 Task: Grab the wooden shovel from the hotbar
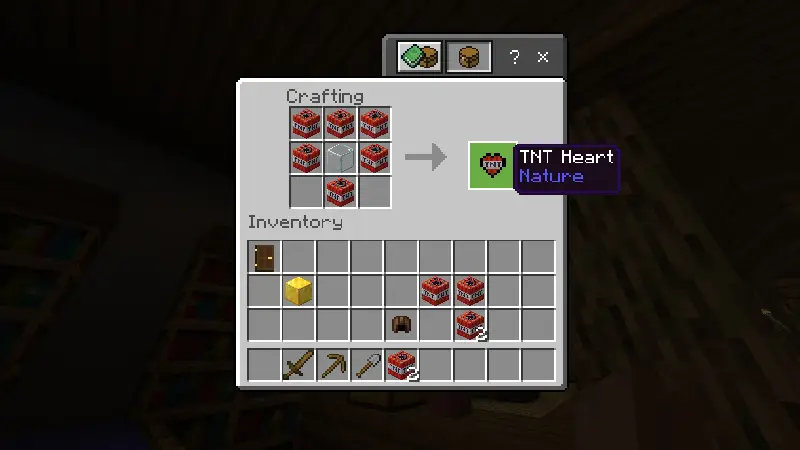tap(367, 365)
